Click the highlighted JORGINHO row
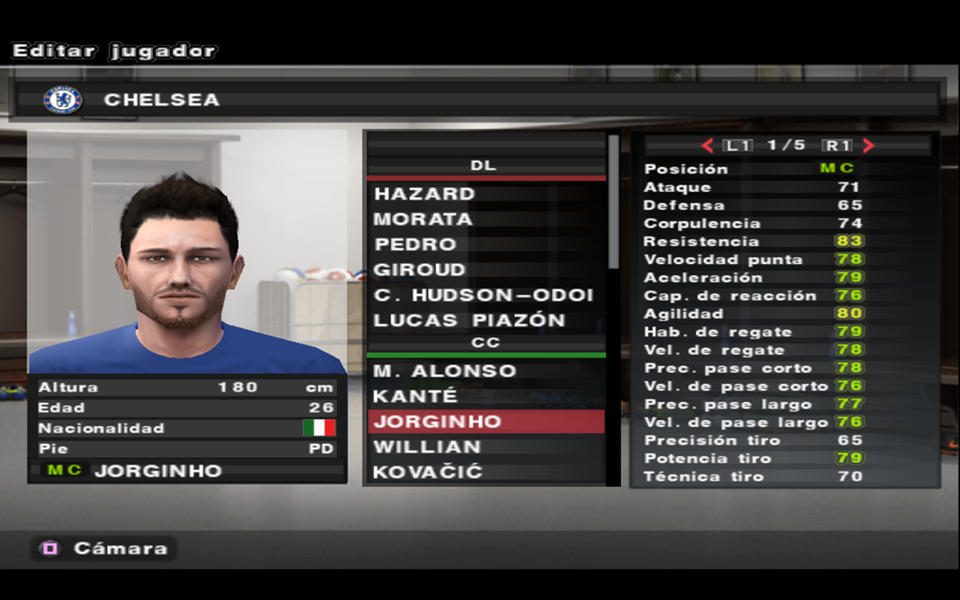This screenshot has height=600, width=960. (486, 421)
